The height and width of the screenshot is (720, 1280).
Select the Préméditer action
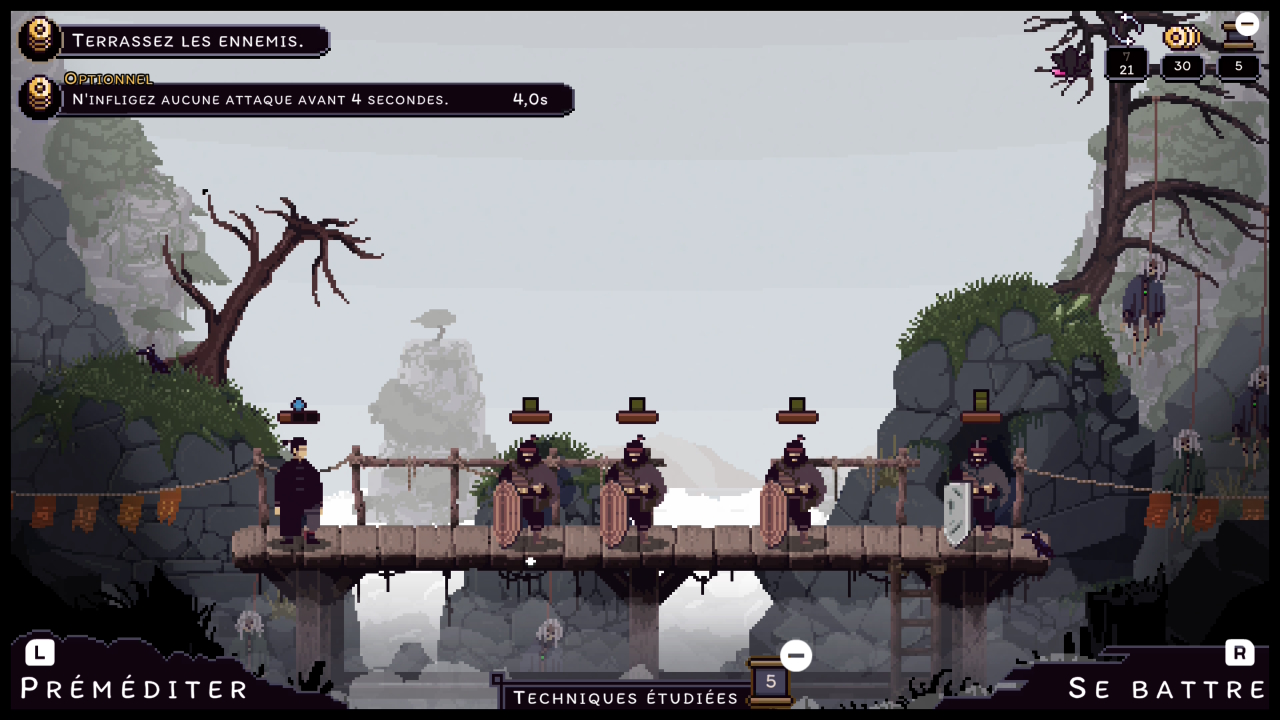click(134, 688)
